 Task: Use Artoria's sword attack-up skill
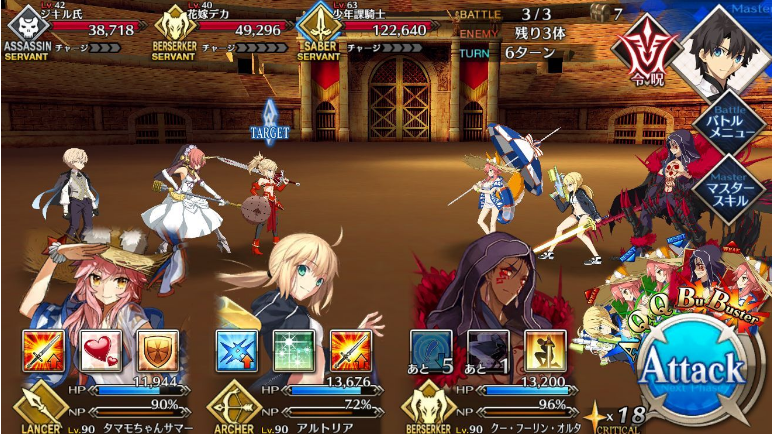[x=351, y=349]
